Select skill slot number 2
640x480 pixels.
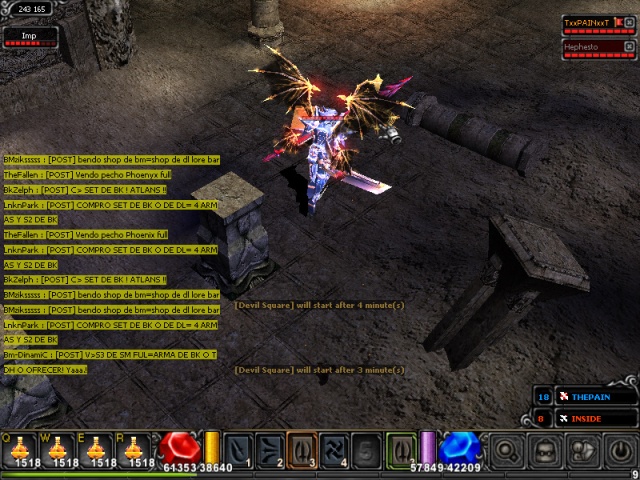[x=271, y=449]
